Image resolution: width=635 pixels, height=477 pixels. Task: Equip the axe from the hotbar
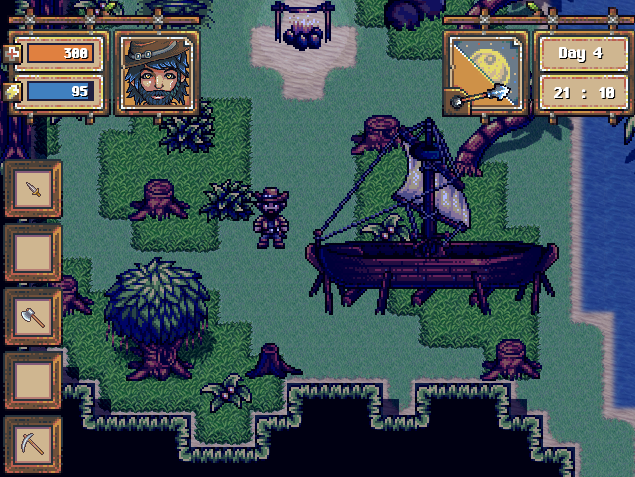(33, 317)
